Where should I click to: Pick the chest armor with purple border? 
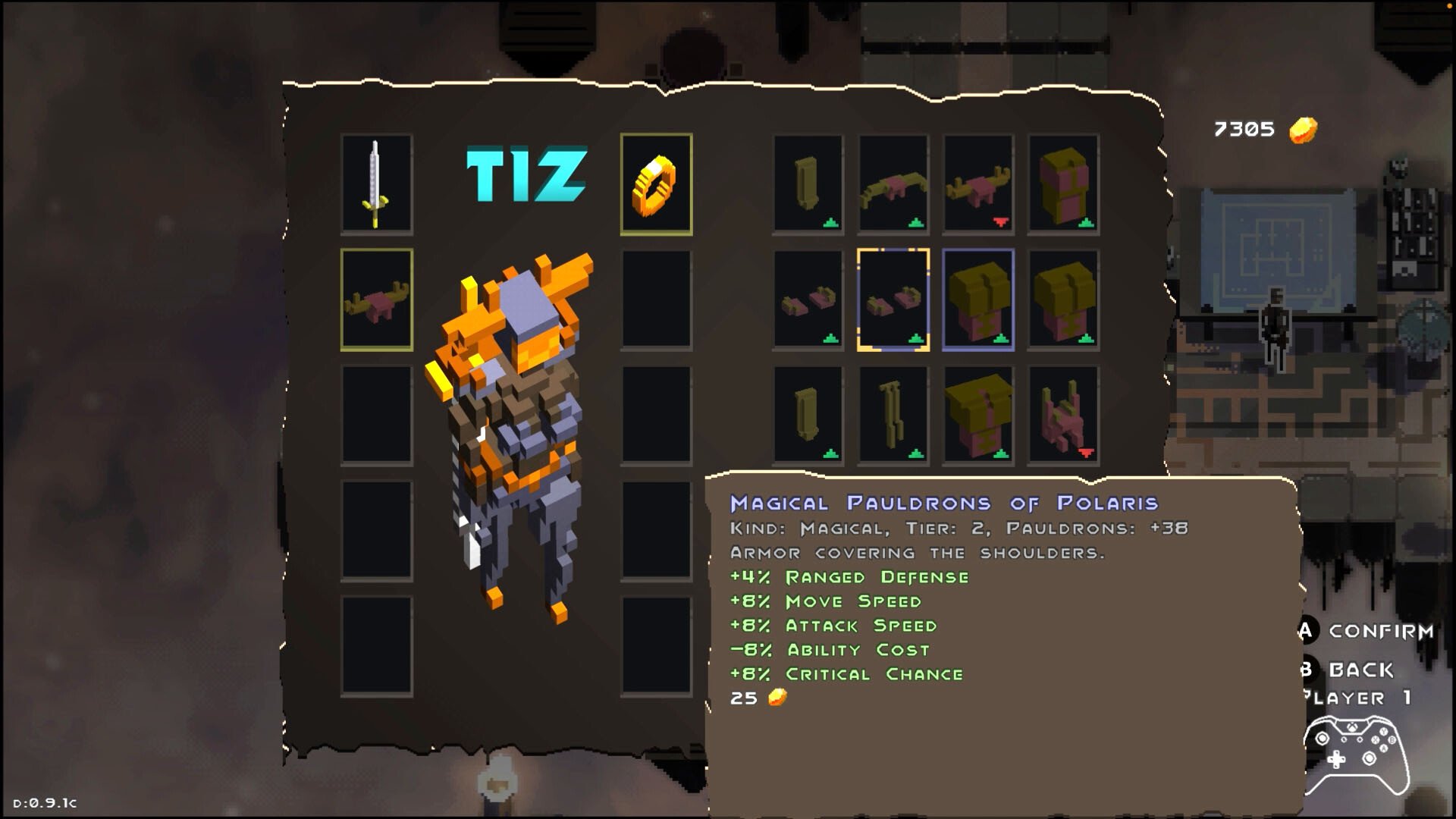point(977,300)
